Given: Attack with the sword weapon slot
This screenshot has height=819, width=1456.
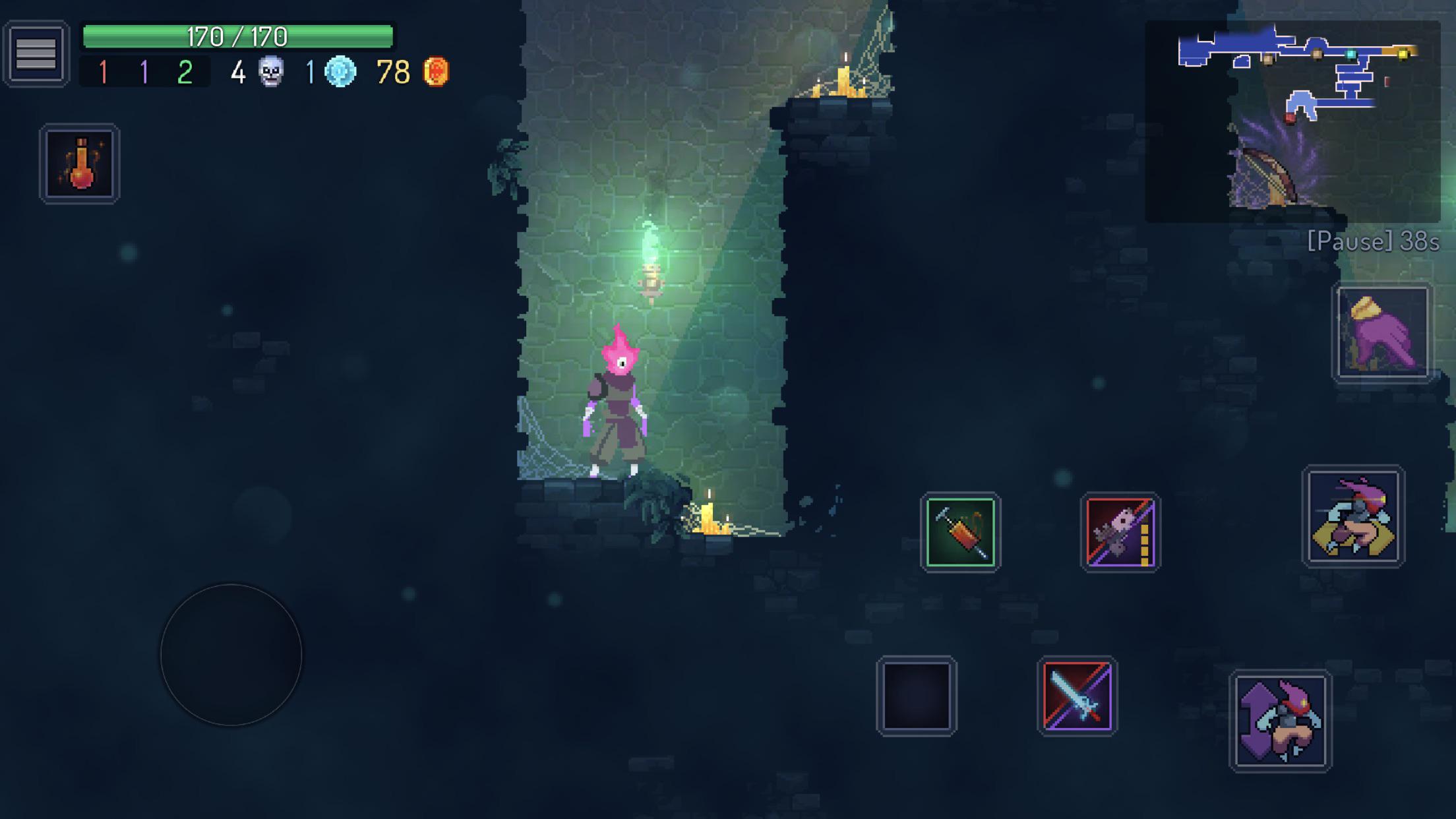Looking at the screenshot, I should click(1077, 696).
